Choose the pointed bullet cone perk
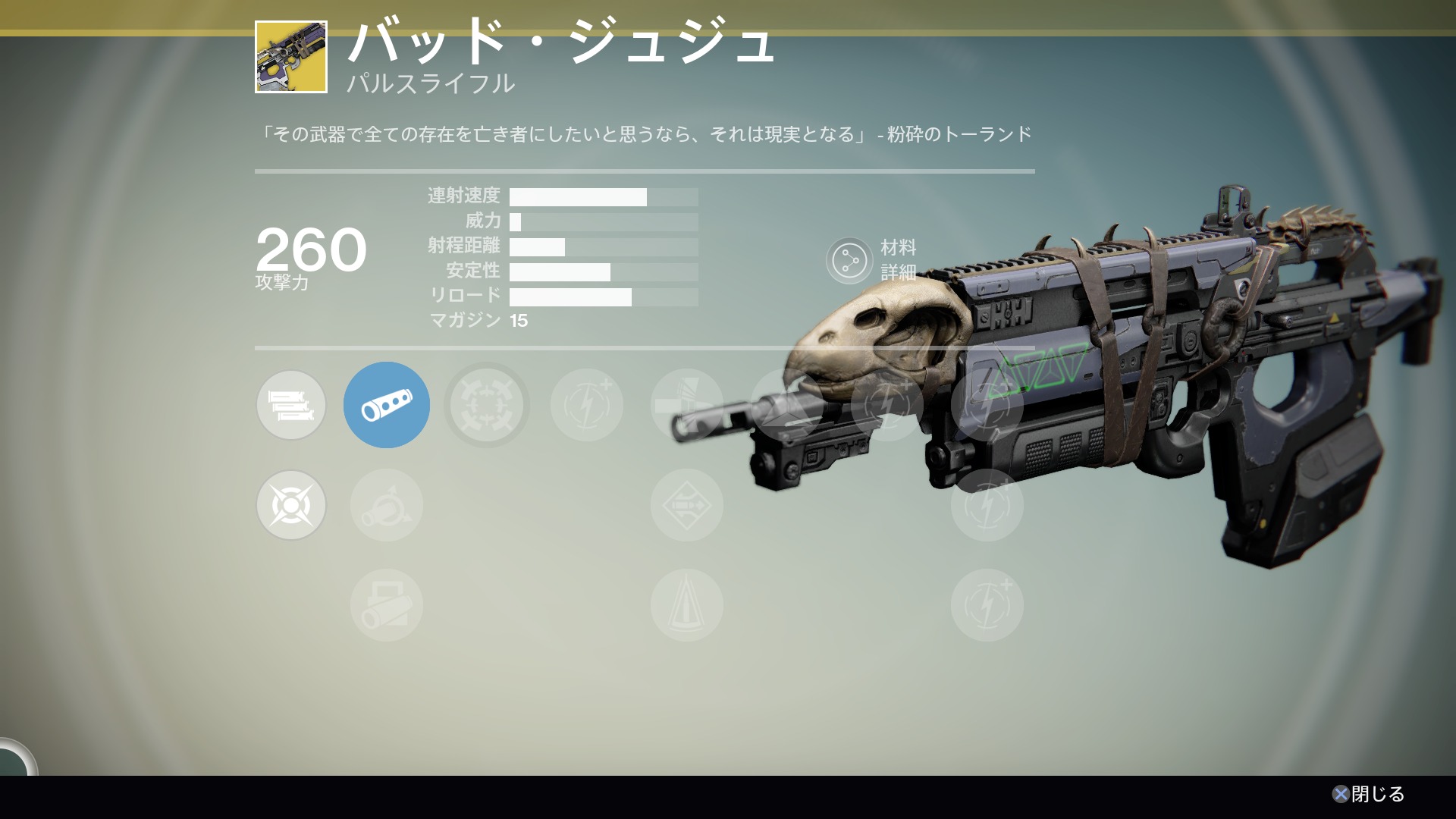Viewport: 1456px width, 819px height. click(x=686, y=605)
